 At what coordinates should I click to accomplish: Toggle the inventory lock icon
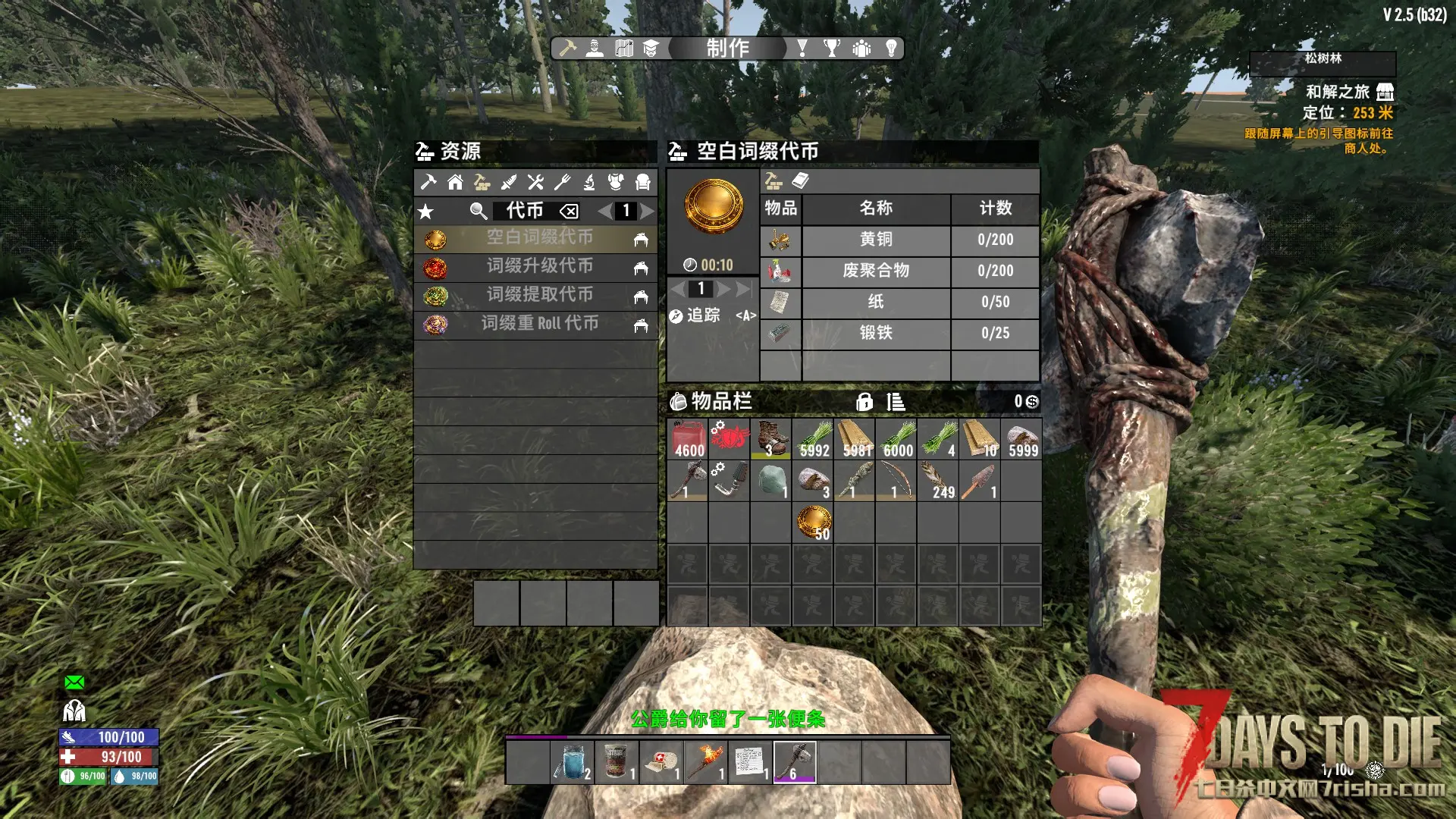tap(864, 402)
